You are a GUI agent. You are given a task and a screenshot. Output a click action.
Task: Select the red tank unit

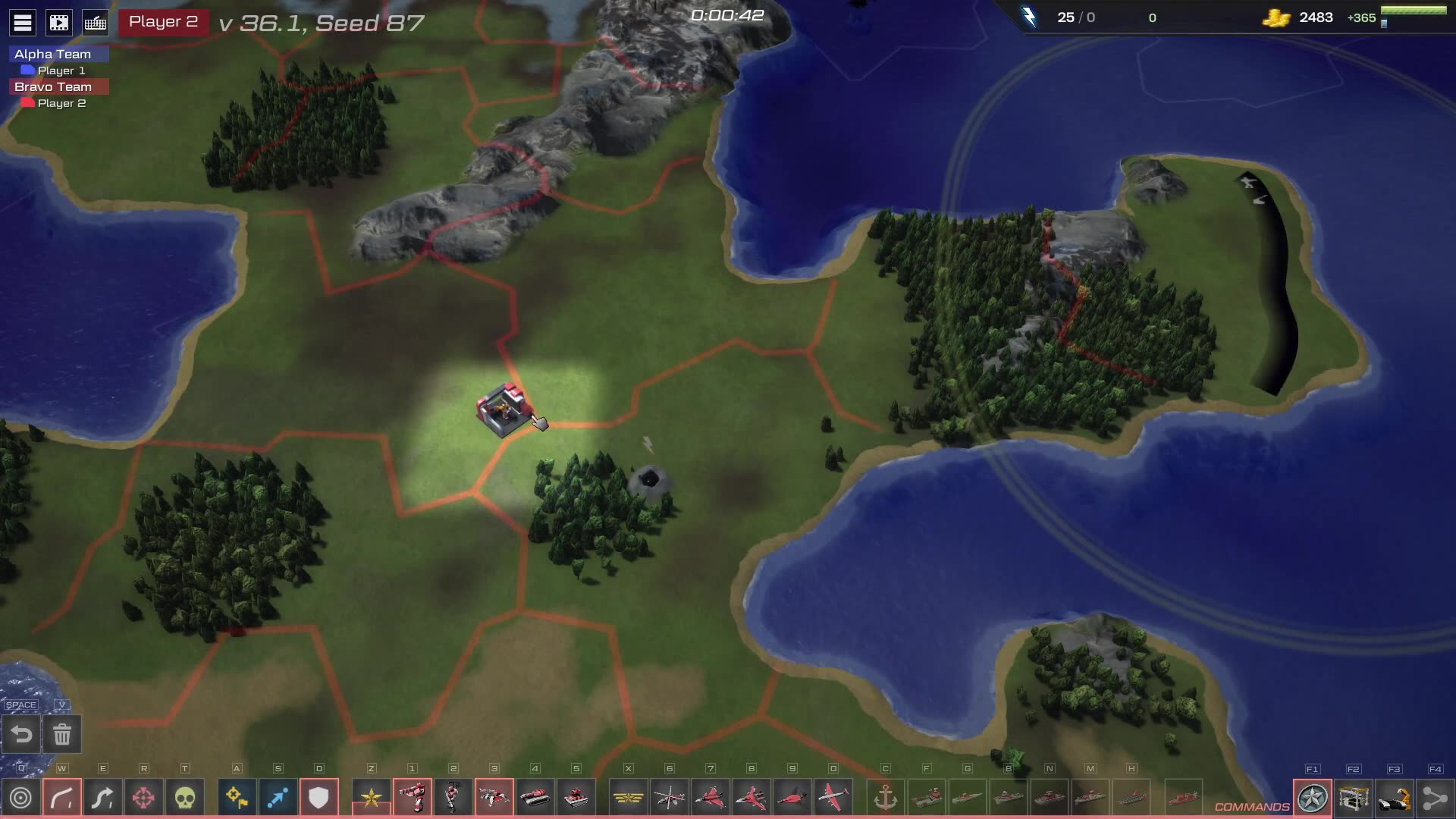535,798
